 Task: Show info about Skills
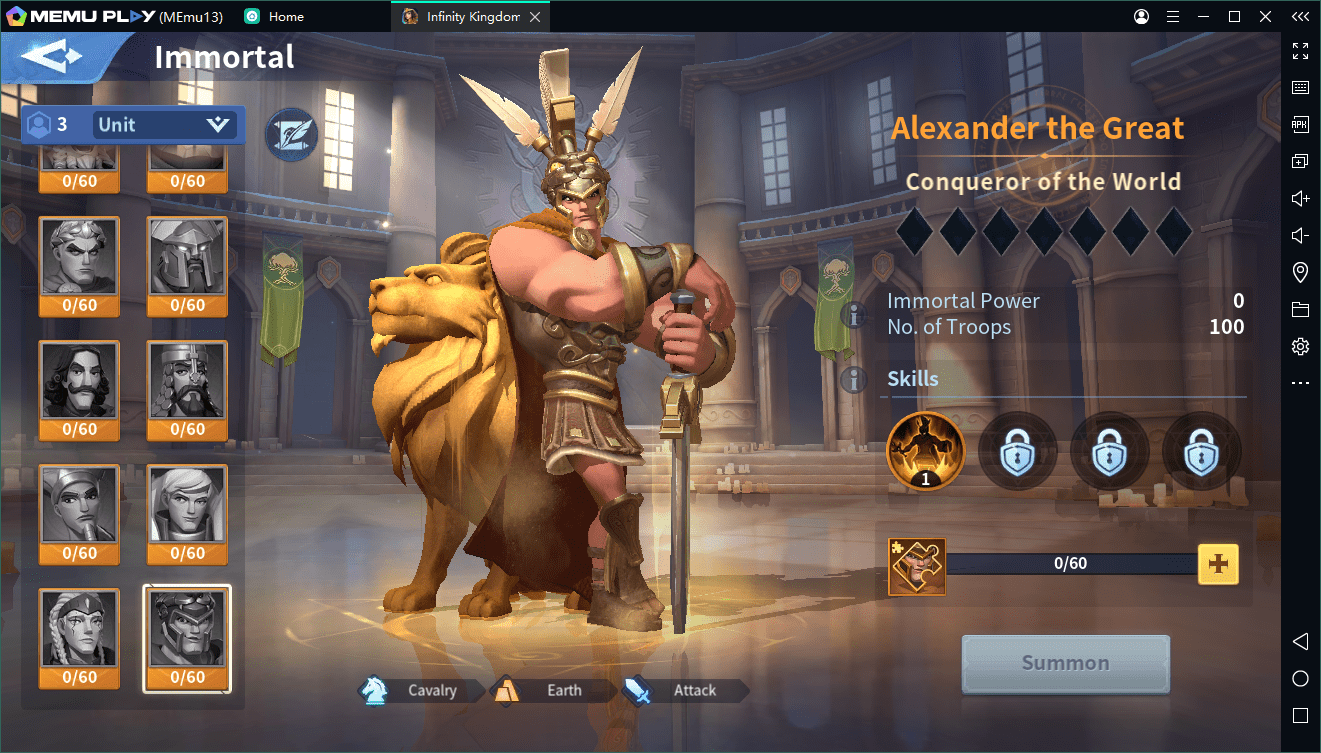(x=853, y=379)
